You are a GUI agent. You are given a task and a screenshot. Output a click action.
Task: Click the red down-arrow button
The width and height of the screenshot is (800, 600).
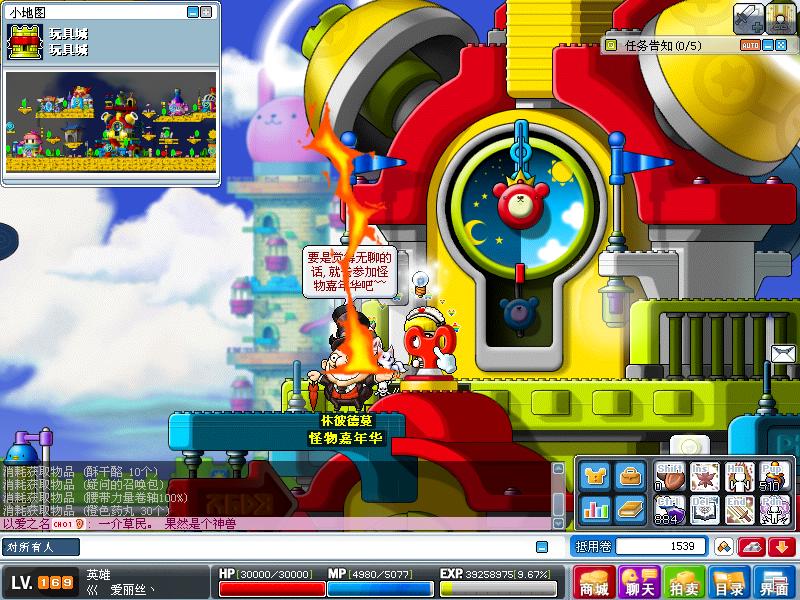point(780,546)
